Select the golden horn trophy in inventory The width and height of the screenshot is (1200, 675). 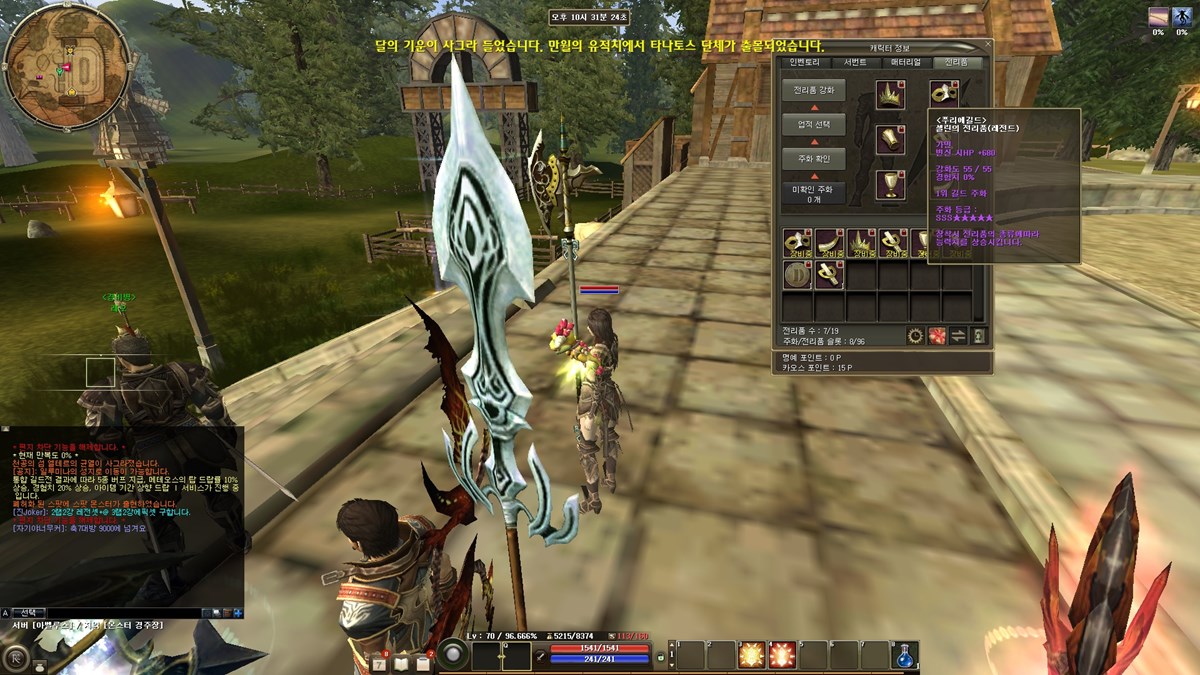click(x=829, y=243)
